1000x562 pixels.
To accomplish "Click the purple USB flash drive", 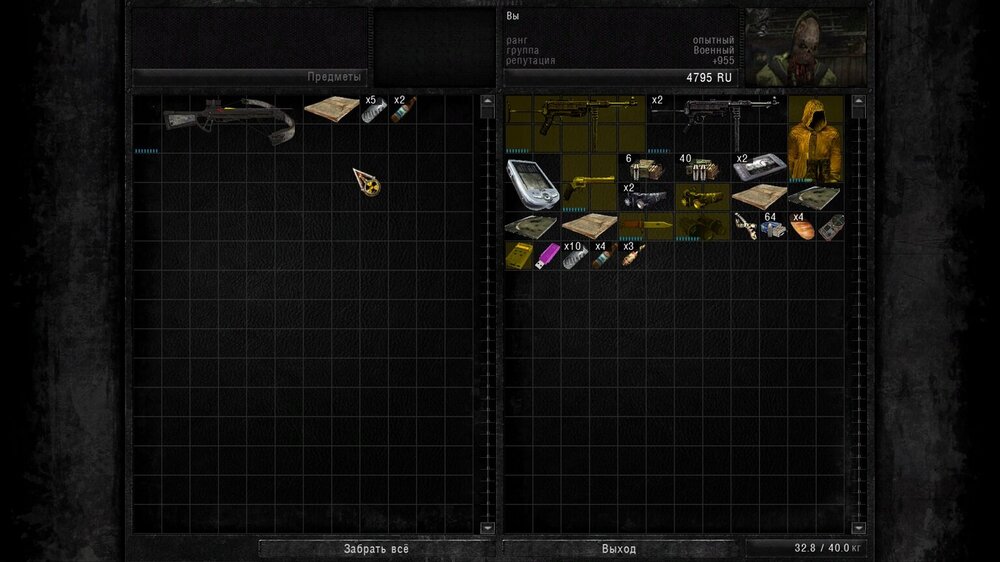I will pos(547,256).
